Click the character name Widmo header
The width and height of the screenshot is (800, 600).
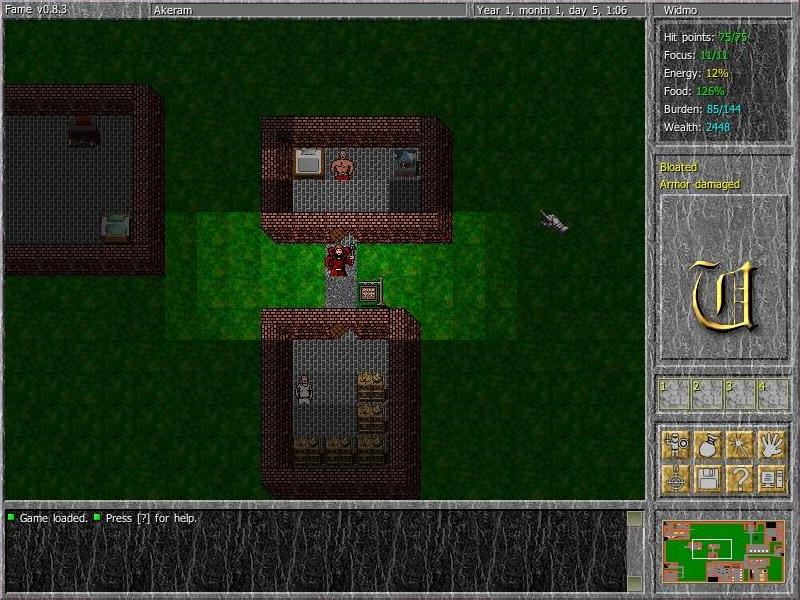723,10
